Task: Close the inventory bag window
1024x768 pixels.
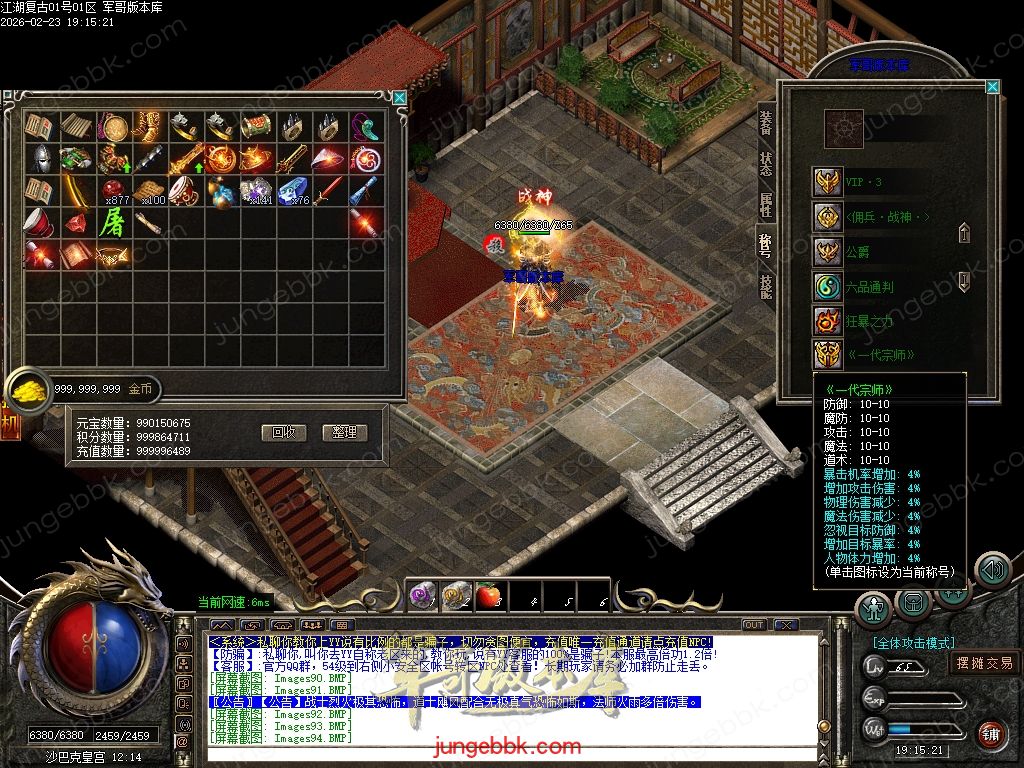Action: coord(400,97)
